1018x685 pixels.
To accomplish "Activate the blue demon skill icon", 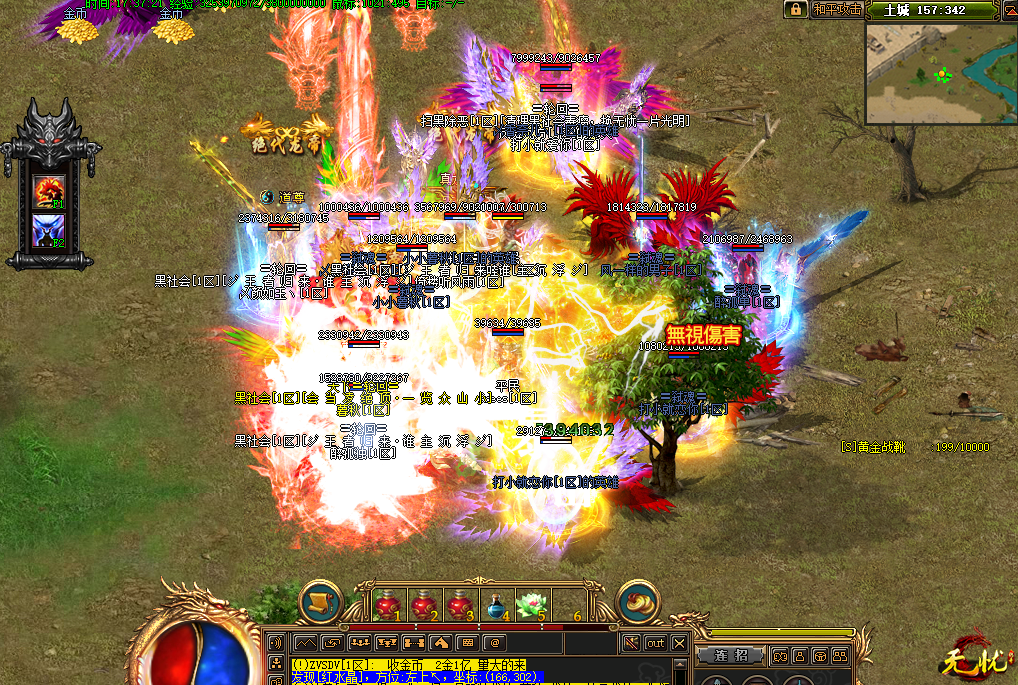I will coord(49,229).
